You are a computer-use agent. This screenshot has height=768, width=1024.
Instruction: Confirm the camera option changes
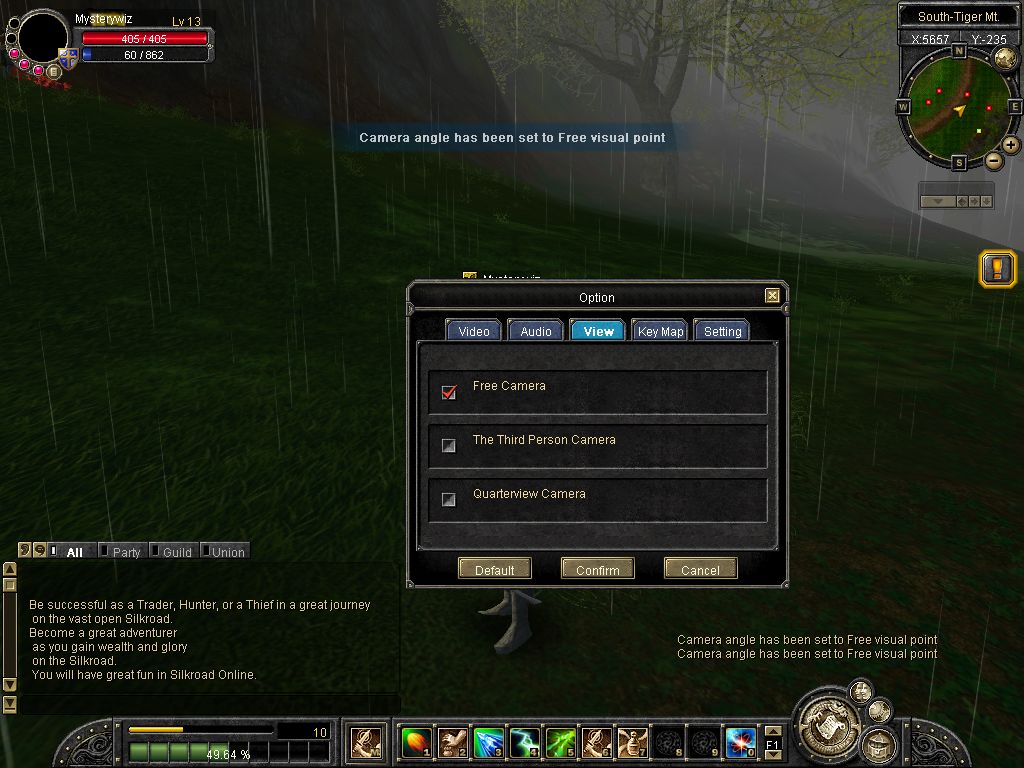coord(597,569)
